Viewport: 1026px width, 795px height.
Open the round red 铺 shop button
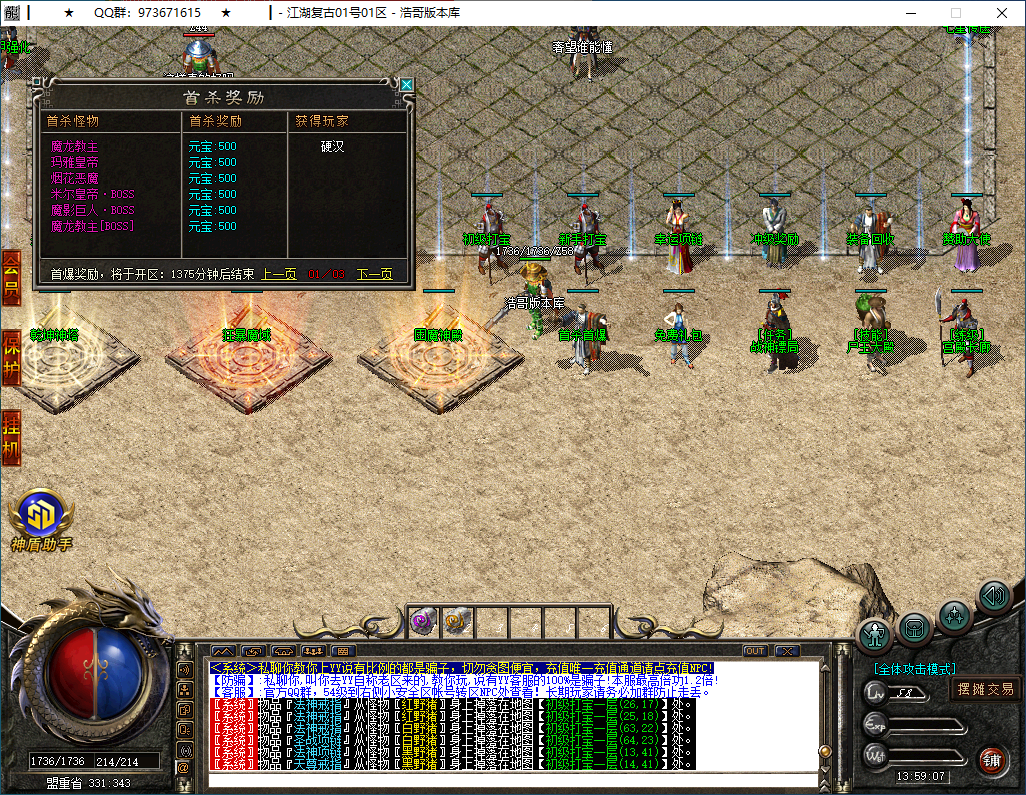pos(991,759)
